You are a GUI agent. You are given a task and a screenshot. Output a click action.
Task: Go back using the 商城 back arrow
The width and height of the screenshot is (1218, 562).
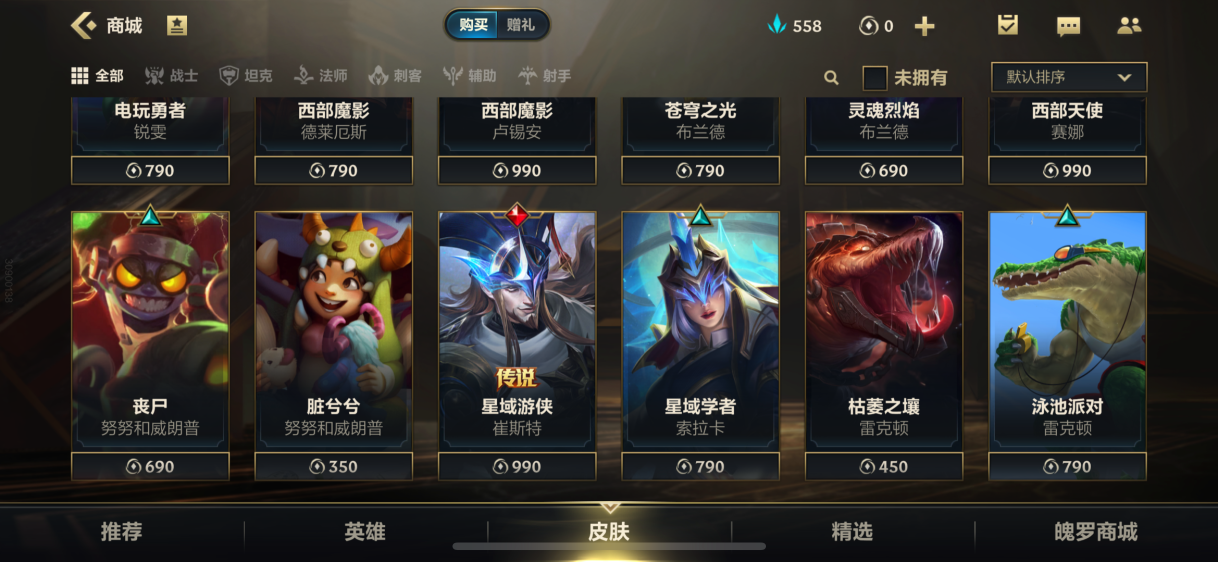pyautogui.click(x=84, y=26)
